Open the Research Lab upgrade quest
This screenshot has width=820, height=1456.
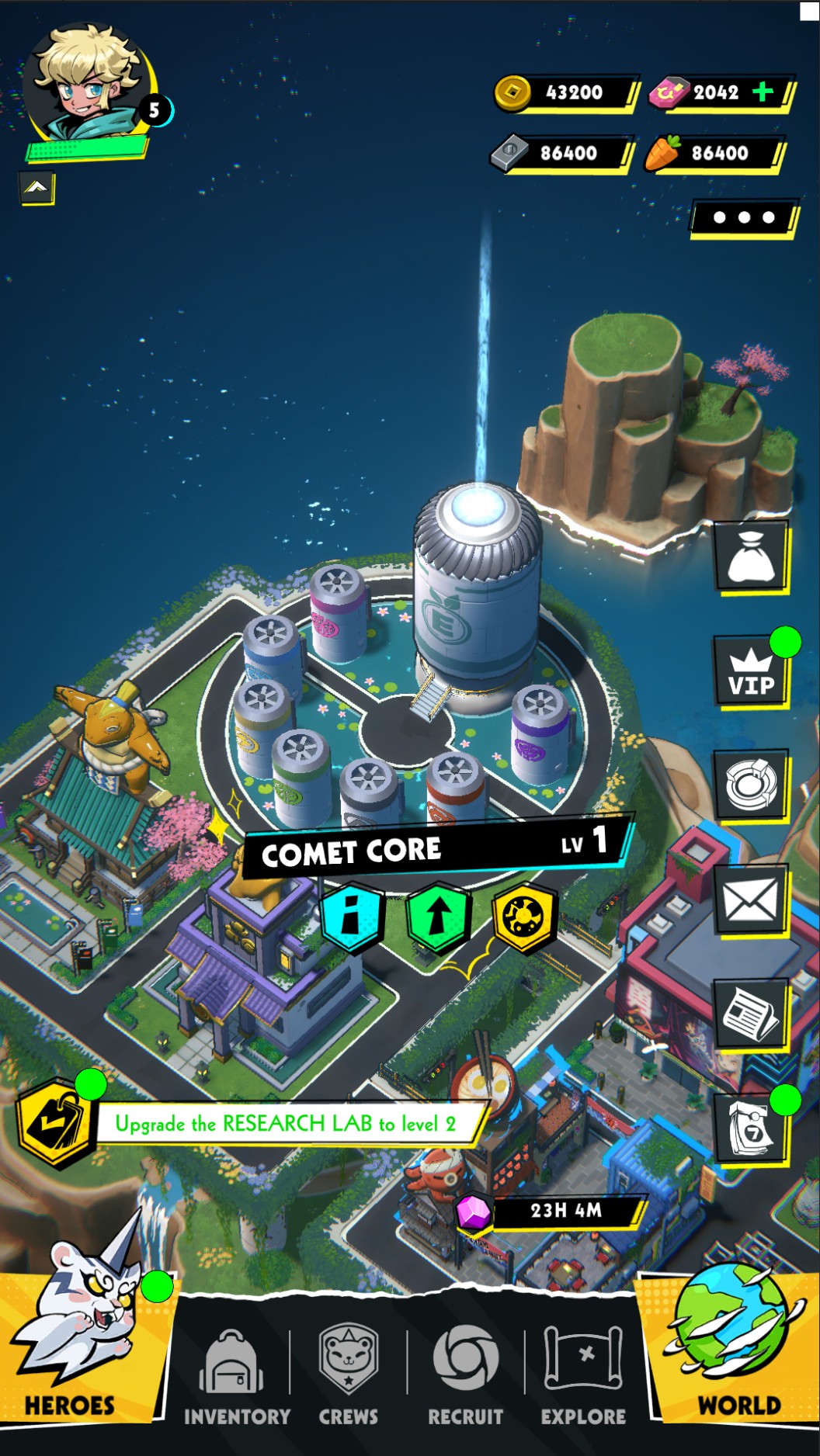point(286,1123)
